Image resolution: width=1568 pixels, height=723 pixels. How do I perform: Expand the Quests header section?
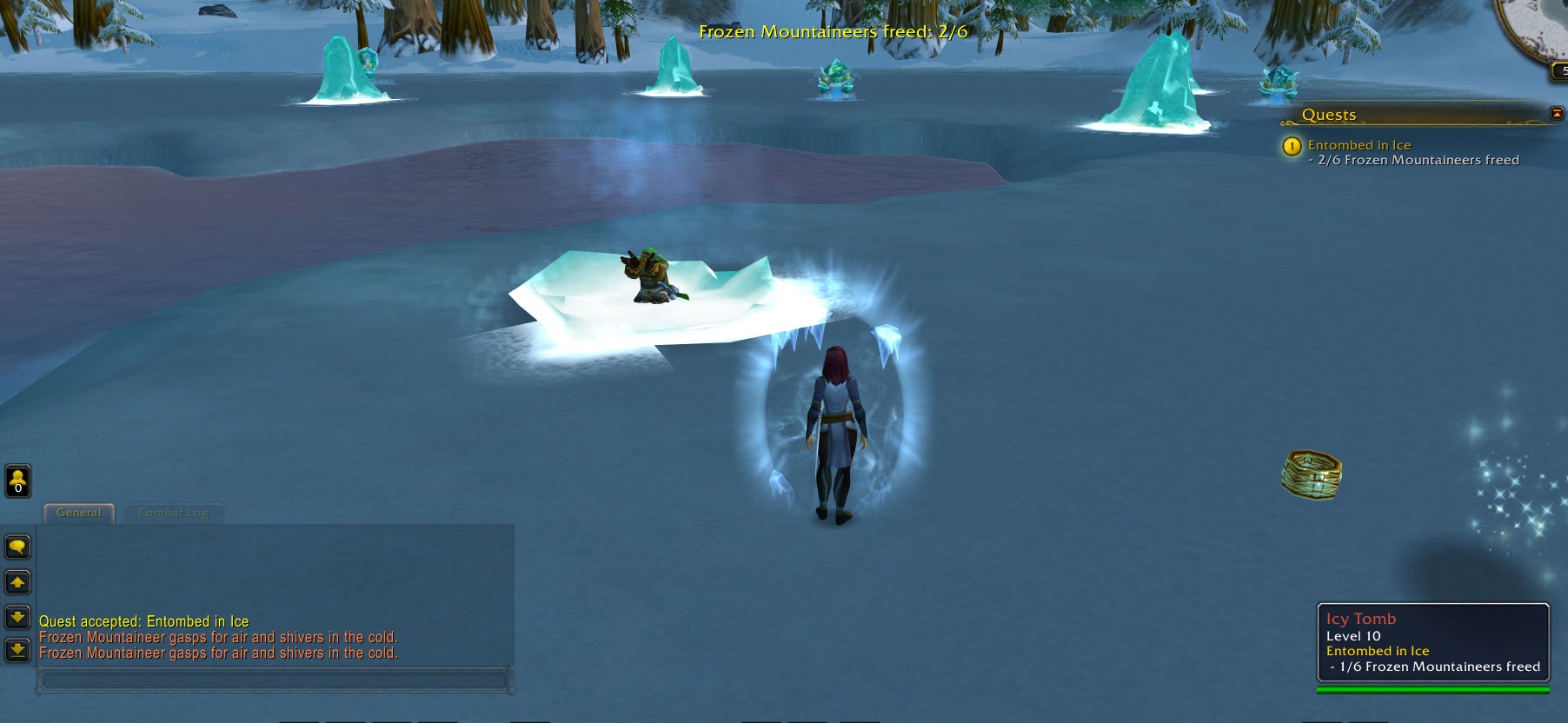coord(1330,114)
